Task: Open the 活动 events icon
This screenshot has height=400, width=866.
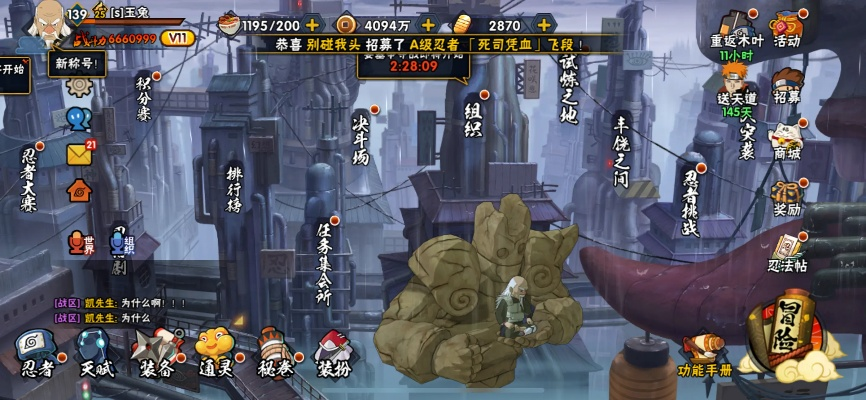Action: [x=787, y=27]
